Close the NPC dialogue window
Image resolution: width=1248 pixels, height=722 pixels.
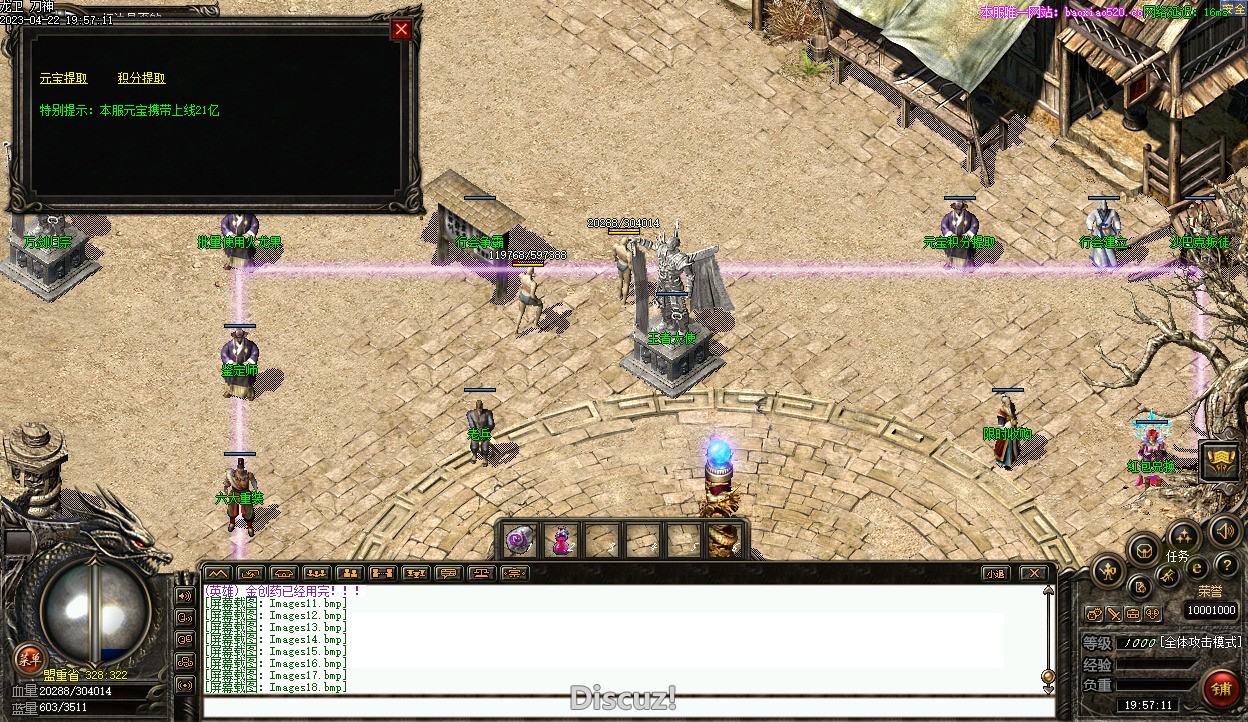pos(401,30)
